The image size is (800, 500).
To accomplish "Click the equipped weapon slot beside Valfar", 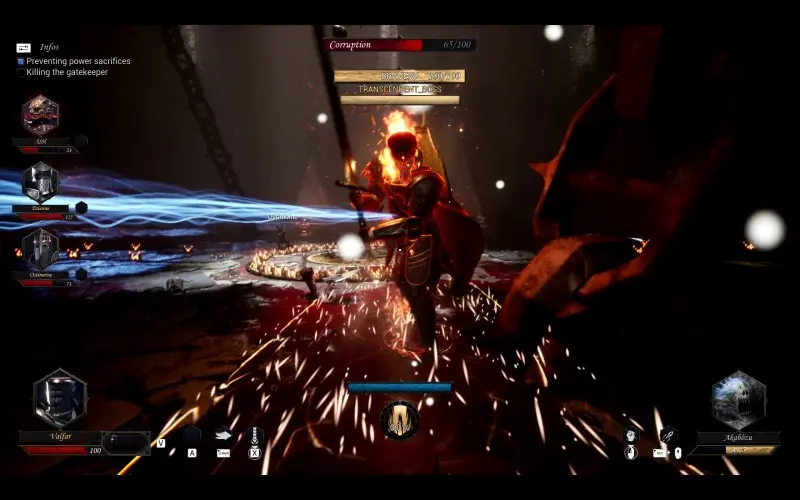I will tap(127, 442).
